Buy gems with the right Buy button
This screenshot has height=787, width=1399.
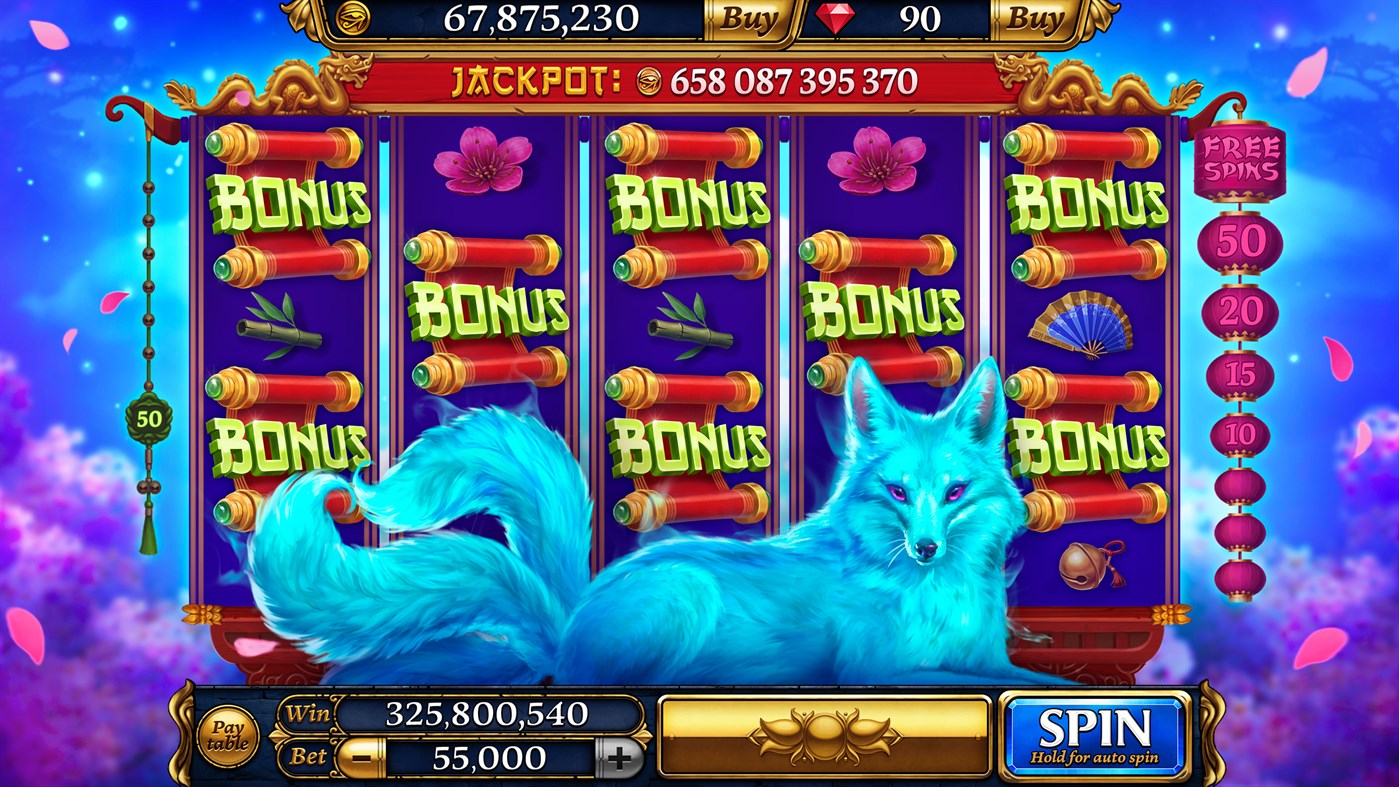point(1037,17)
